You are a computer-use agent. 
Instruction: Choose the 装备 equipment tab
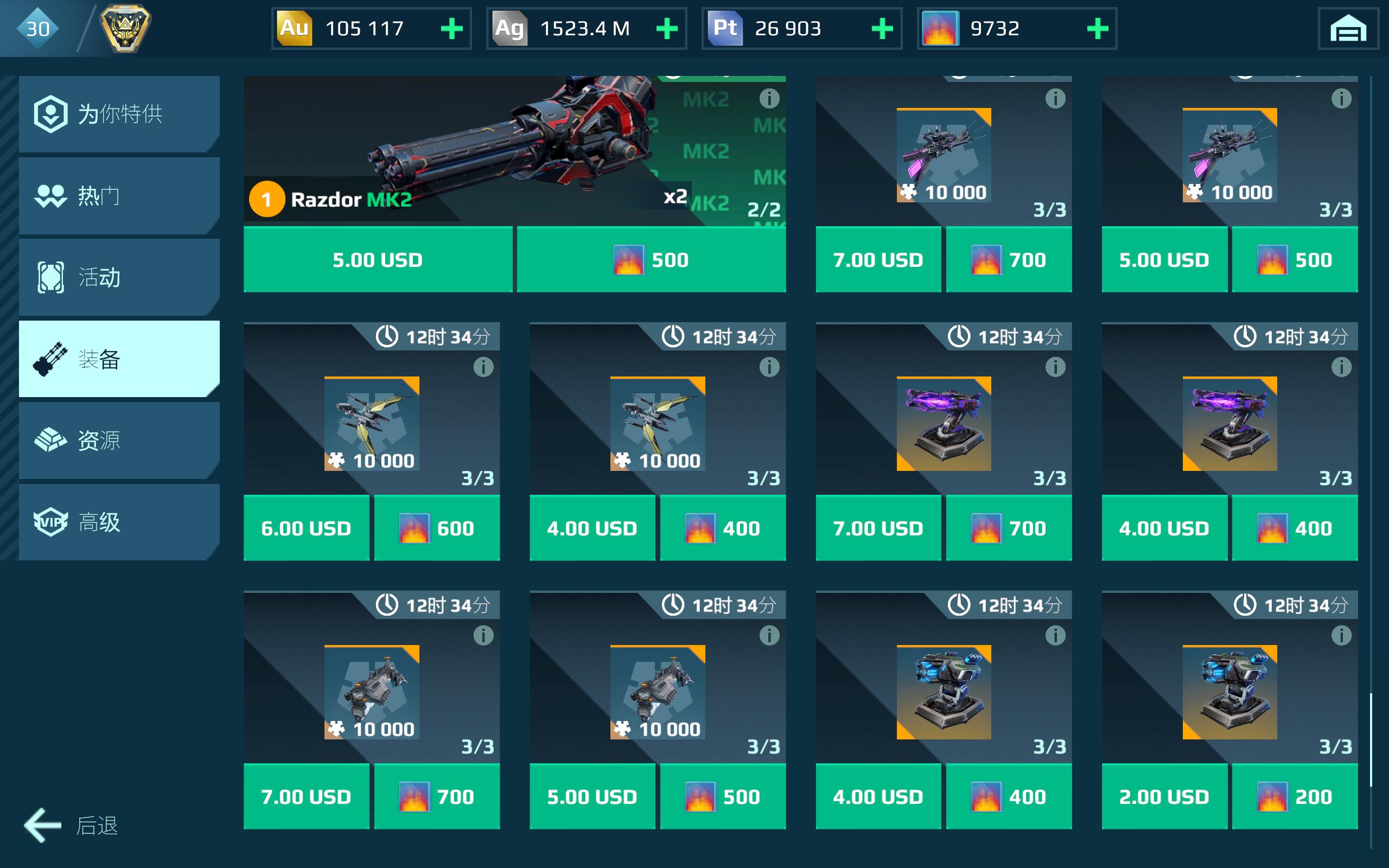tap(119, 359)
